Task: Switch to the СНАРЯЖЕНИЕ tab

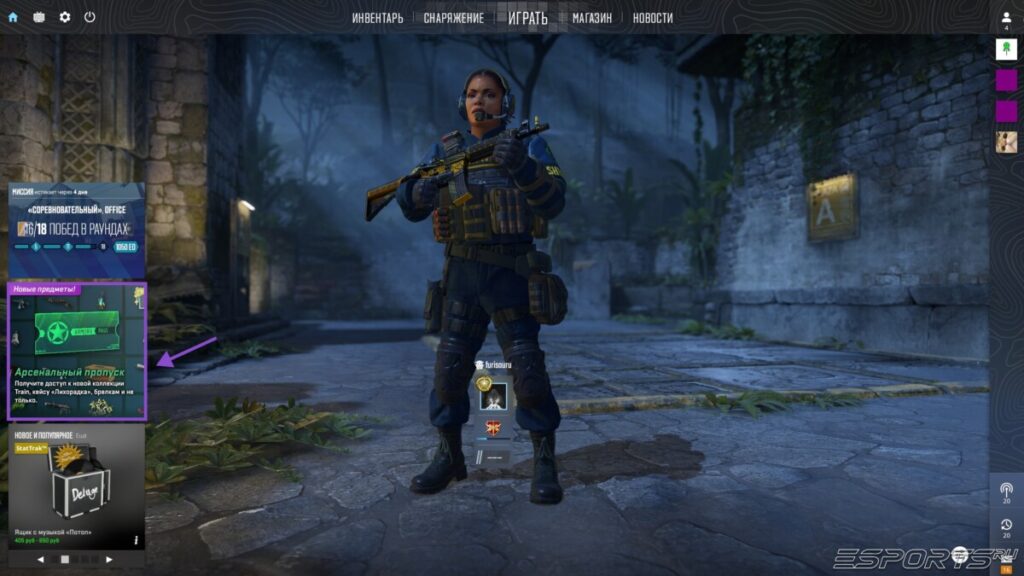Action: (x=453, y=18)
